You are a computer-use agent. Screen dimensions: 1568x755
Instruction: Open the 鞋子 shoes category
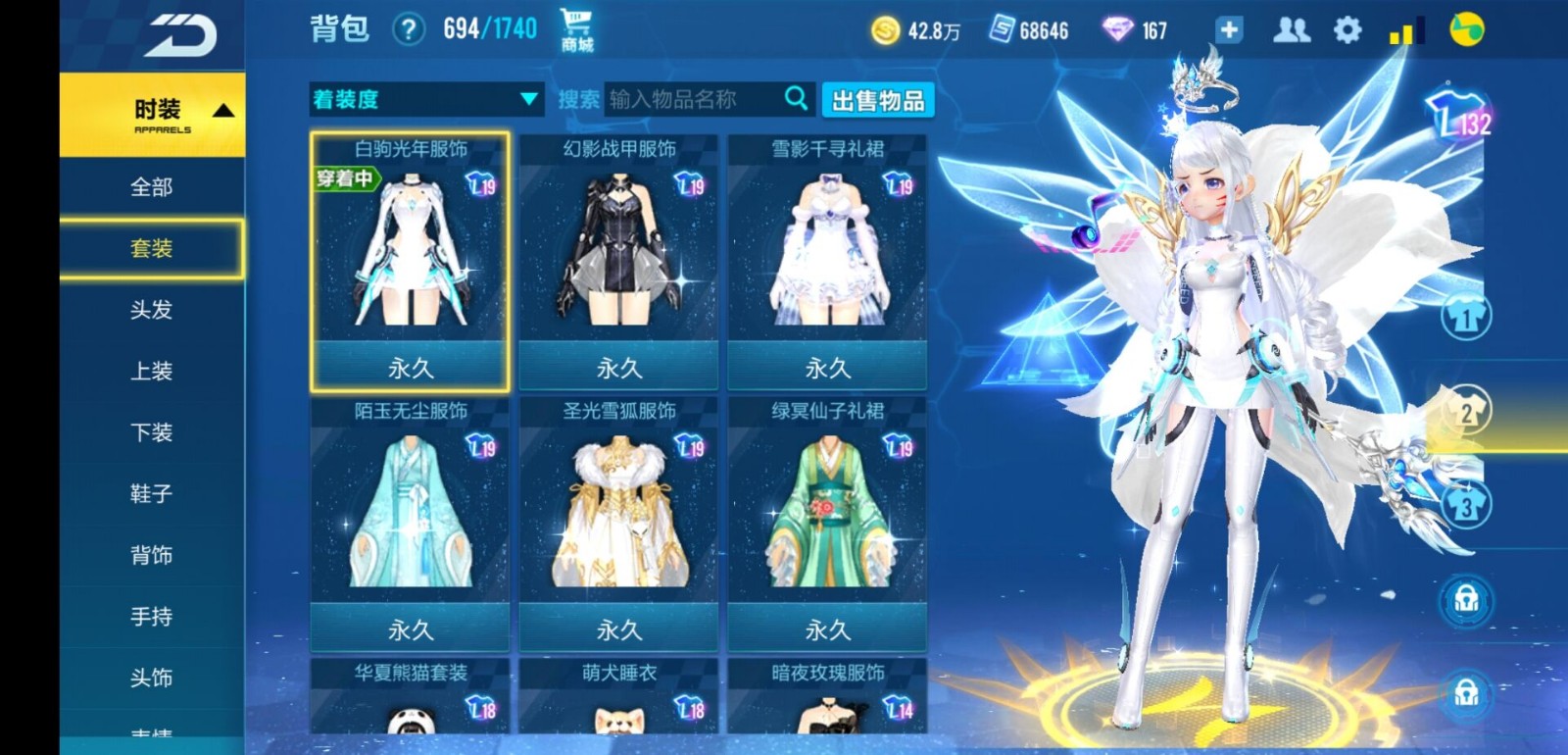152,493
